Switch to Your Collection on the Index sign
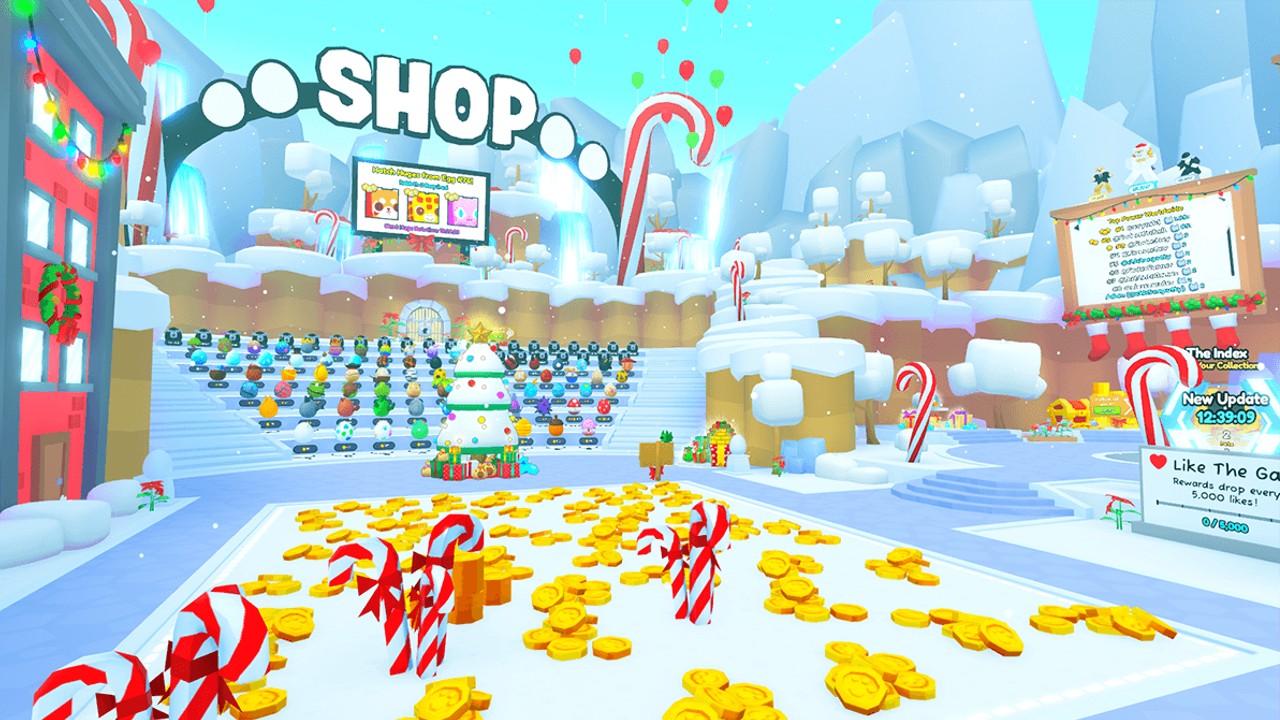 pyautogui.click(x=1228, y=365)
